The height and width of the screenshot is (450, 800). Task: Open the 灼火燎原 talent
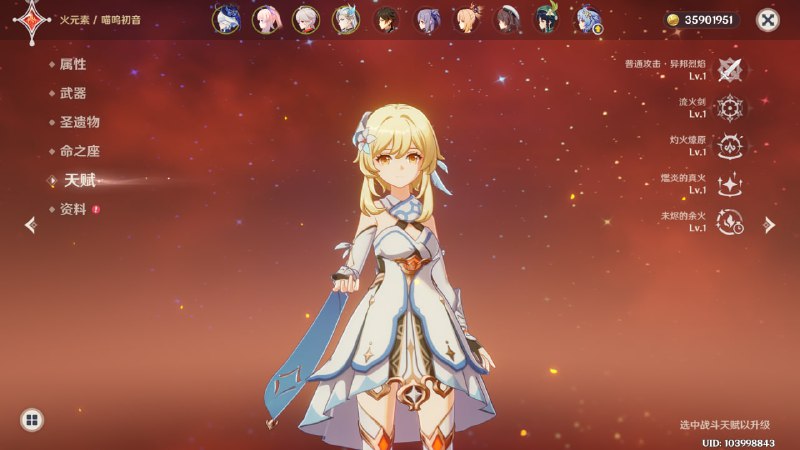(x=731, y=146)
